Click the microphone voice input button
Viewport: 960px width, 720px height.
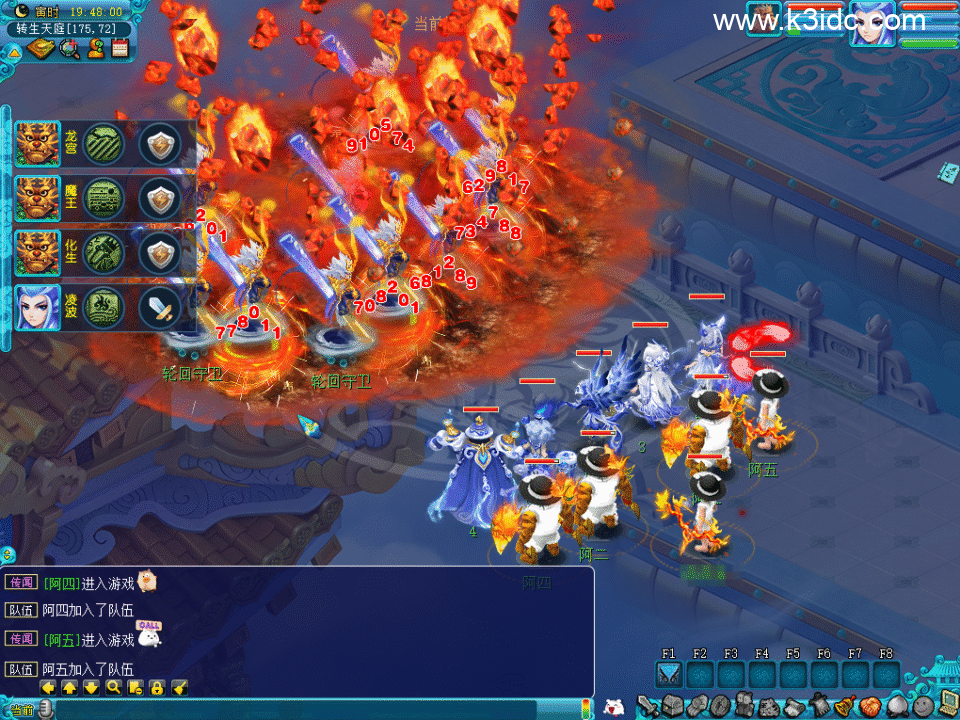tap(44, 709)
